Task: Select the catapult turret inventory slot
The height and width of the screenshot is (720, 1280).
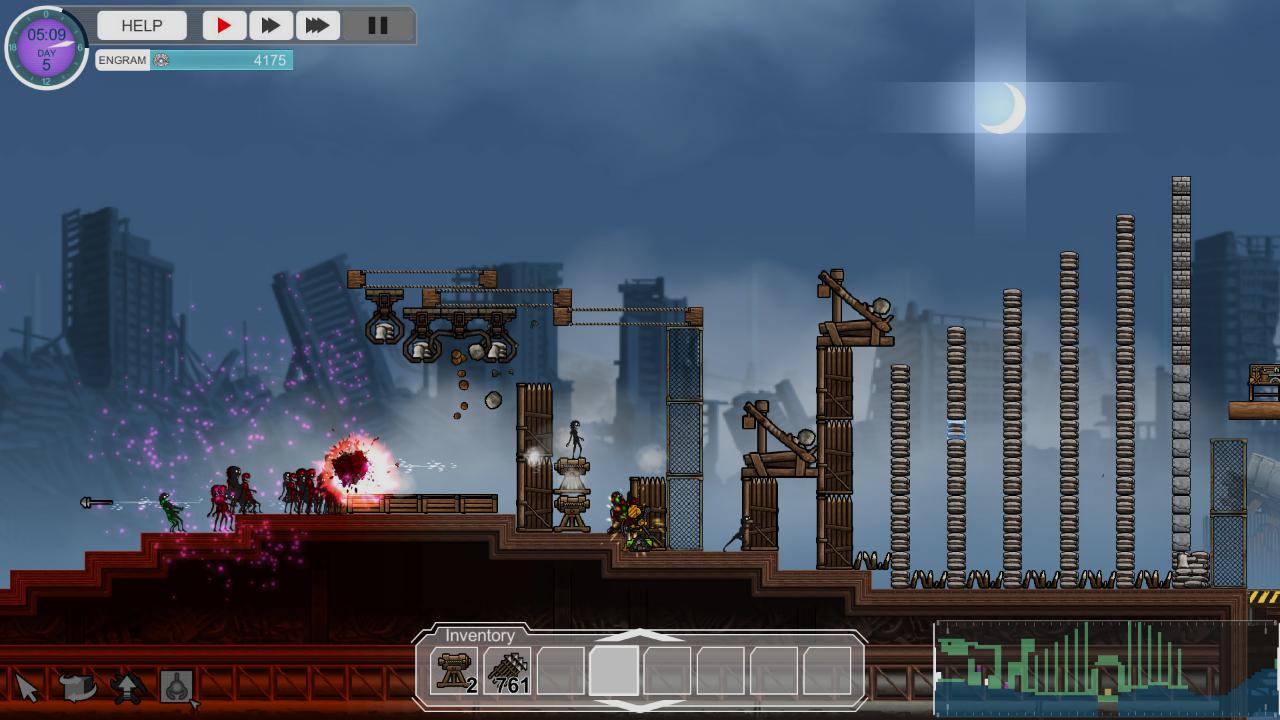Action: coord(455,670)
